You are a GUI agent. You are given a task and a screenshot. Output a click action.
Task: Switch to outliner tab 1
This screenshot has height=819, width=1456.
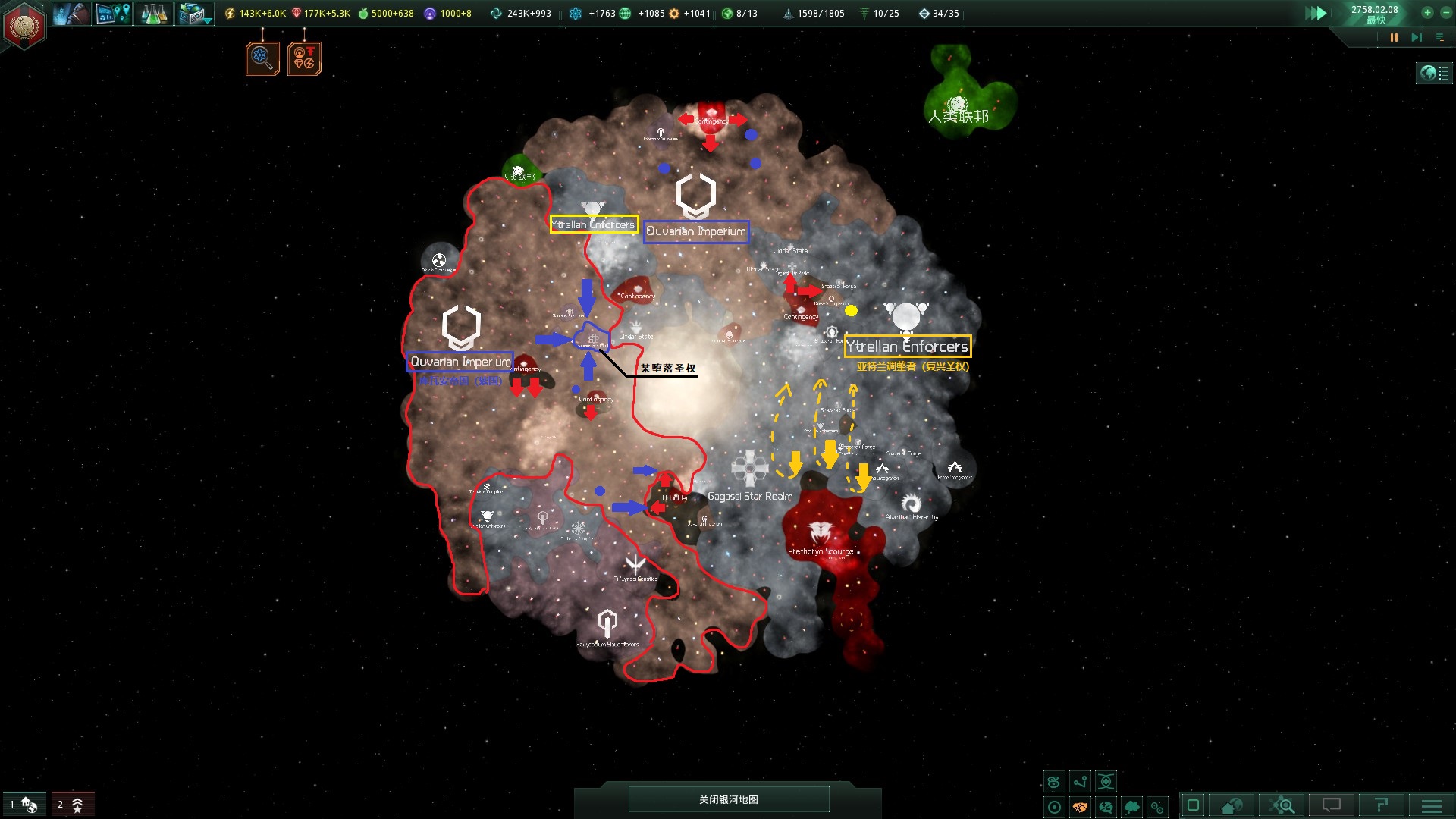[x=25, y=804]
